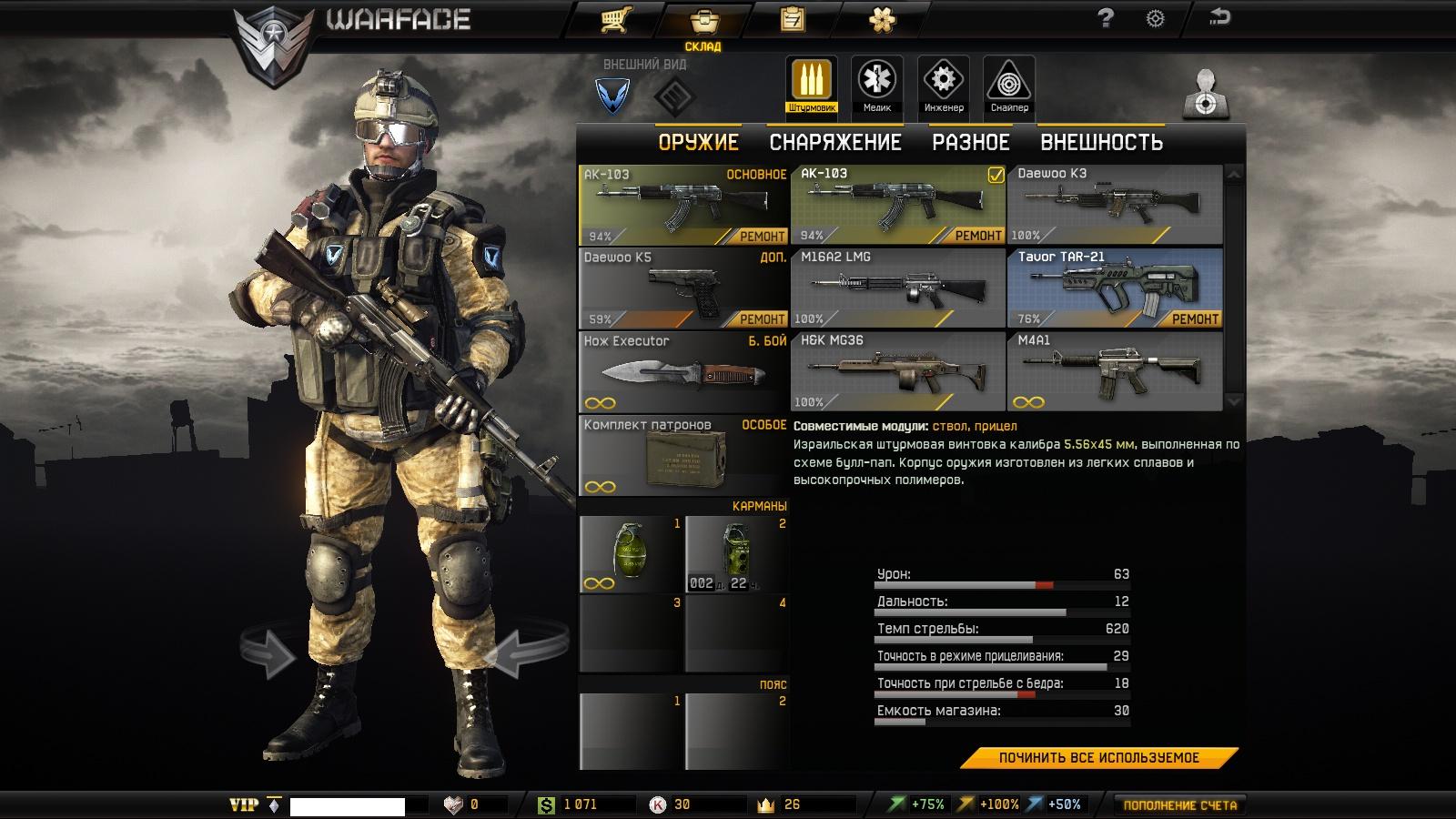Image resolution: width=1456 pixels, height=819 pixels.
Task: Choose the Снайпер class
Action: point(1008,86)
